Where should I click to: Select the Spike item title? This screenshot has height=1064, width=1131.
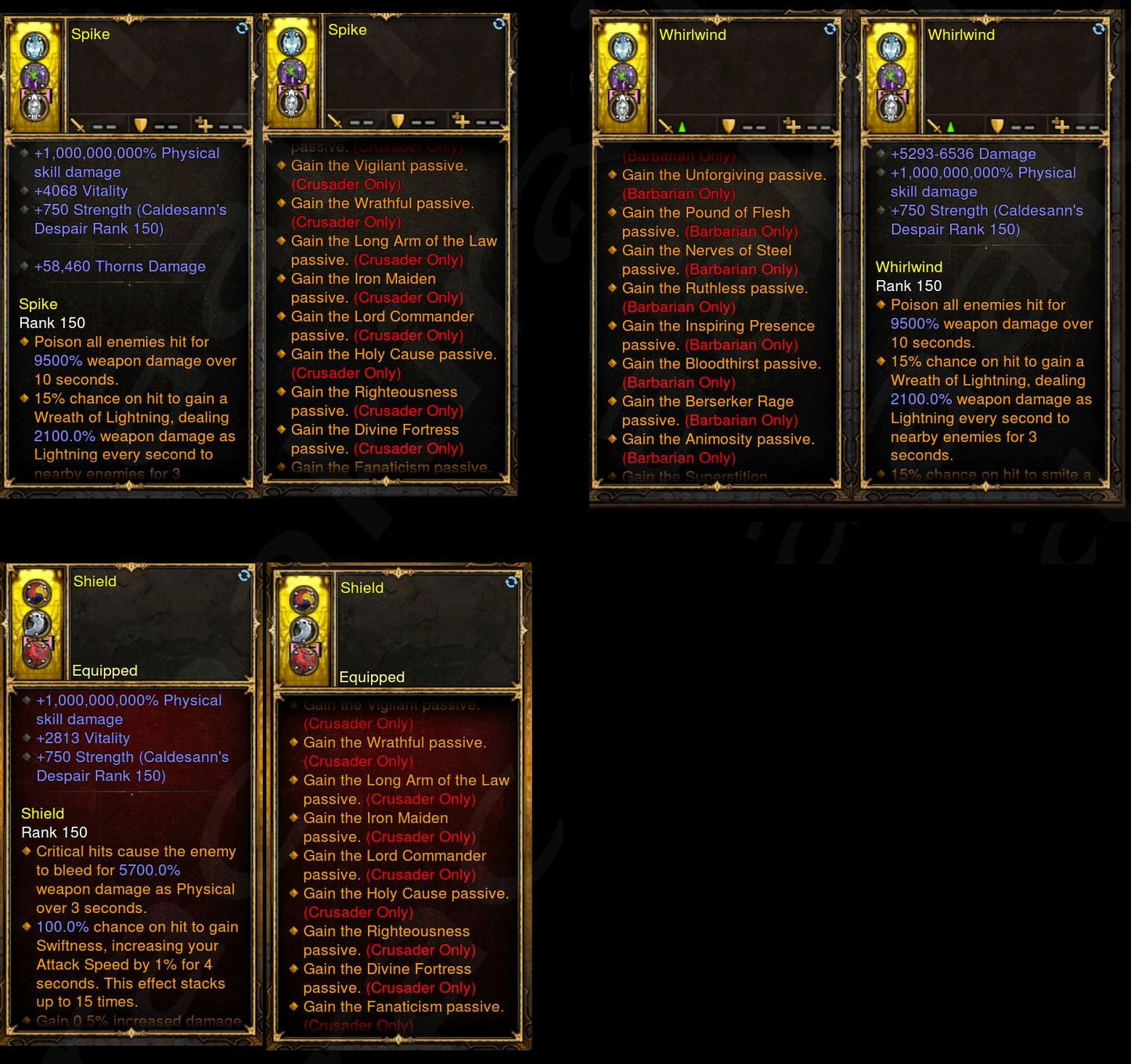(92, 34)
